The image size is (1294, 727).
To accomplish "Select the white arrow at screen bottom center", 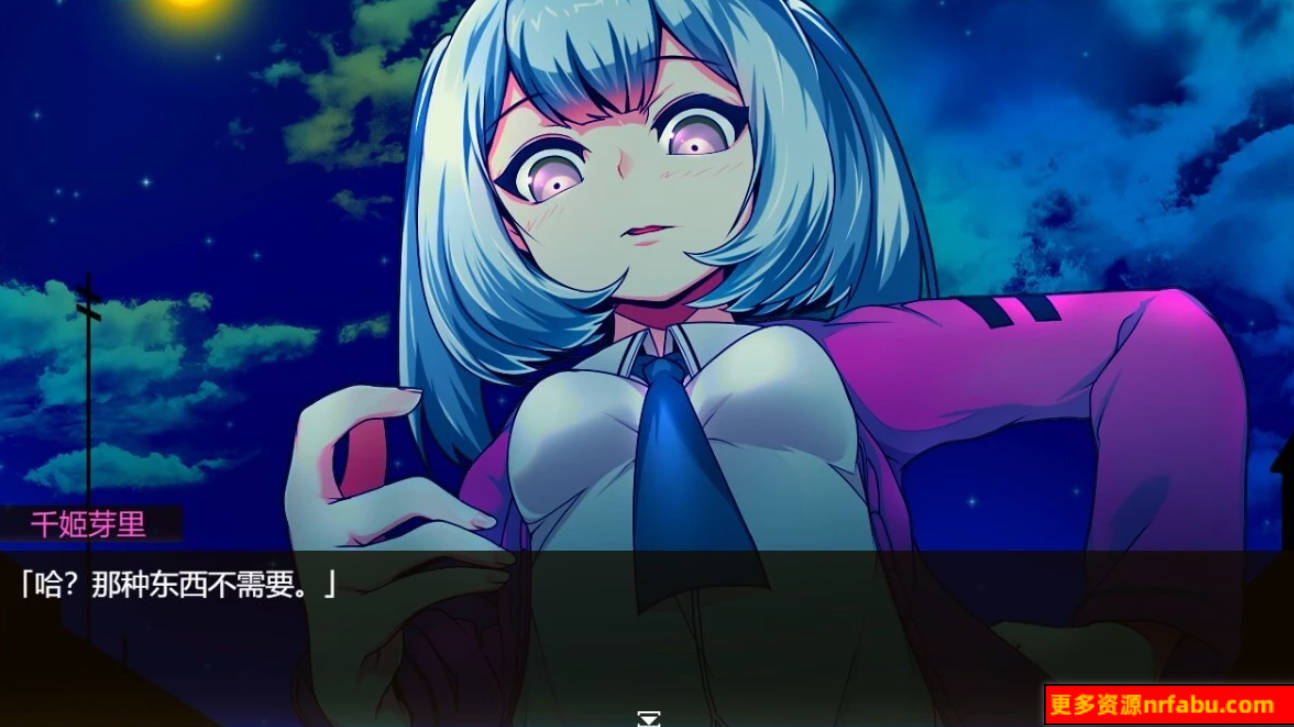I will coord(647,717).
